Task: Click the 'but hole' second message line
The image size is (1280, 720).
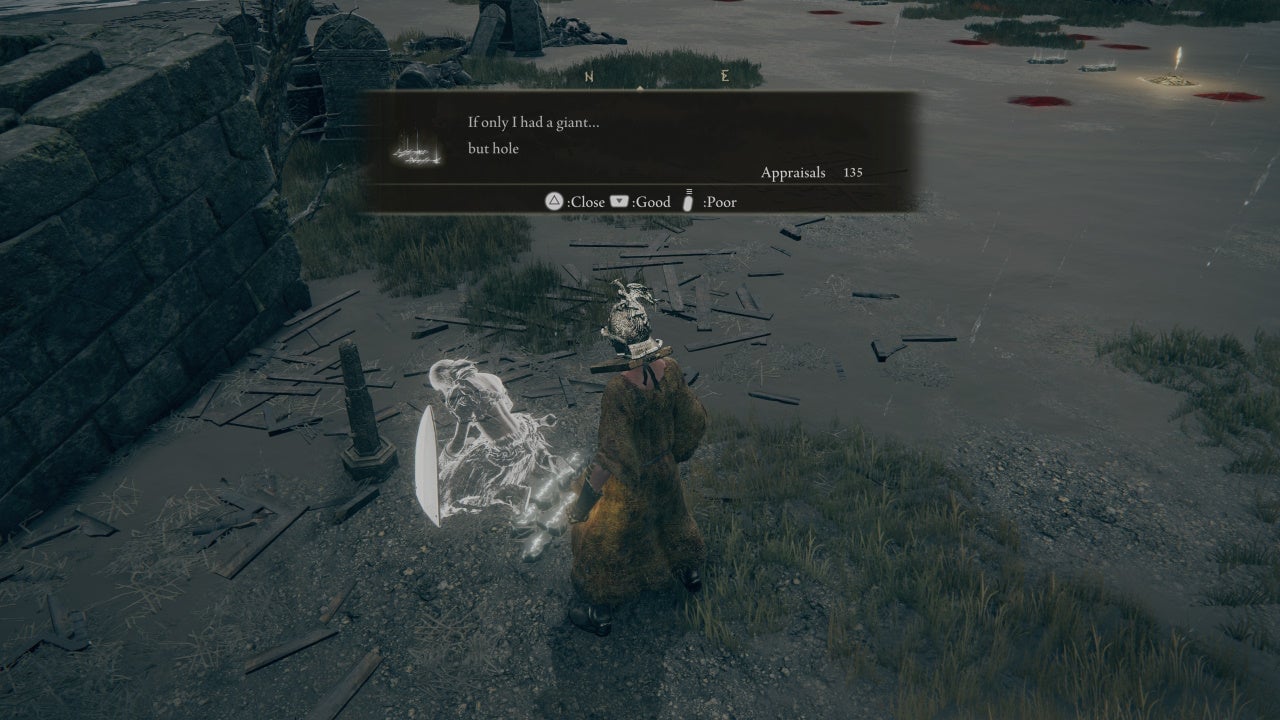Action: click(x=494, y=148)
